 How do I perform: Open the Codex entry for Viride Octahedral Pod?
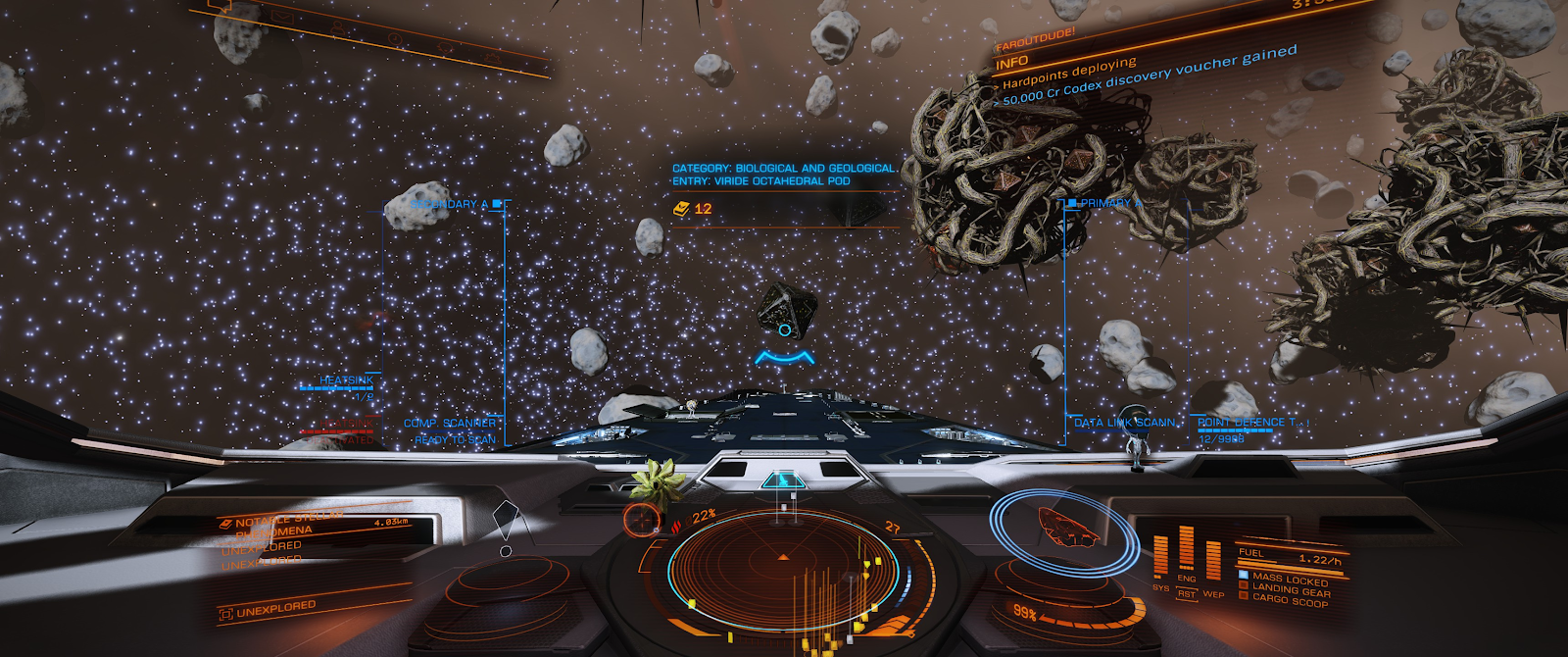[x=782, y=175]
